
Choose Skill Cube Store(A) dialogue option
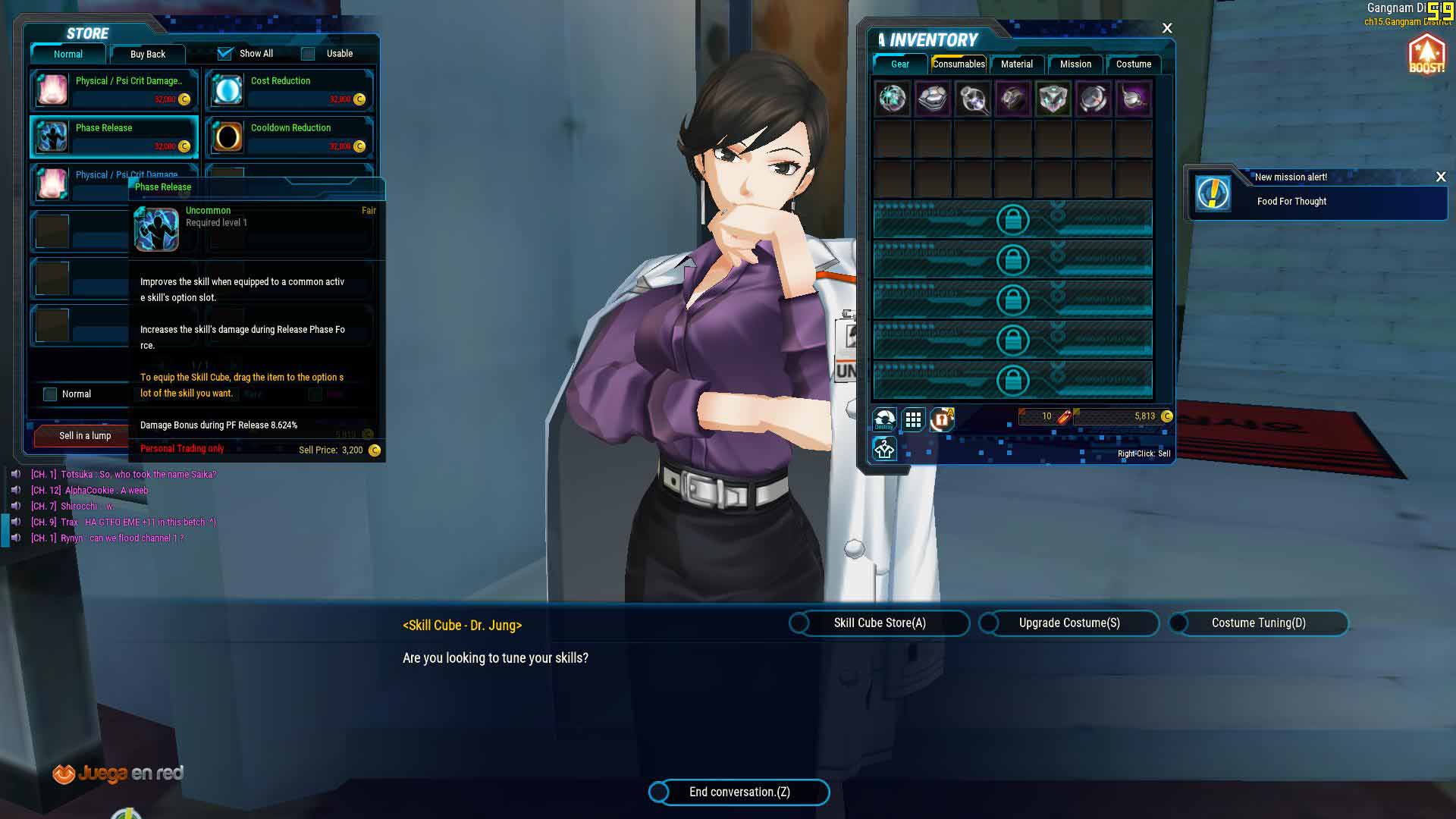pyautogui.click(x=880, y=623)
